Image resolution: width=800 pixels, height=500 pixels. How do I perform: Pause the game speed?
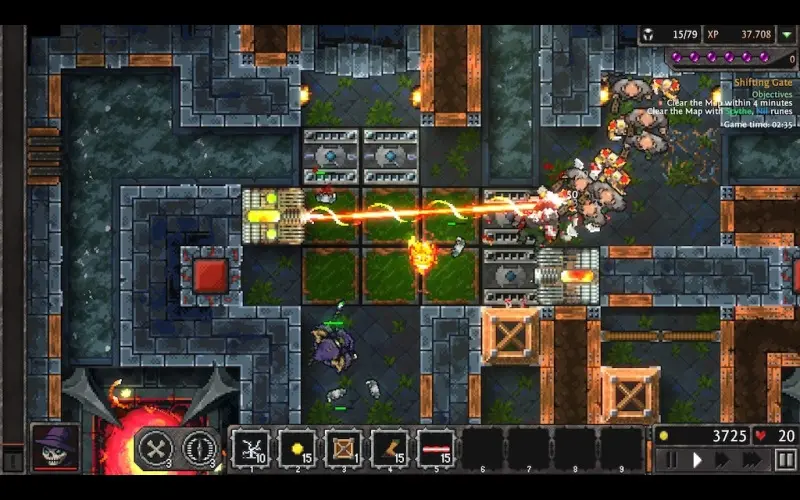coord(671,460)
